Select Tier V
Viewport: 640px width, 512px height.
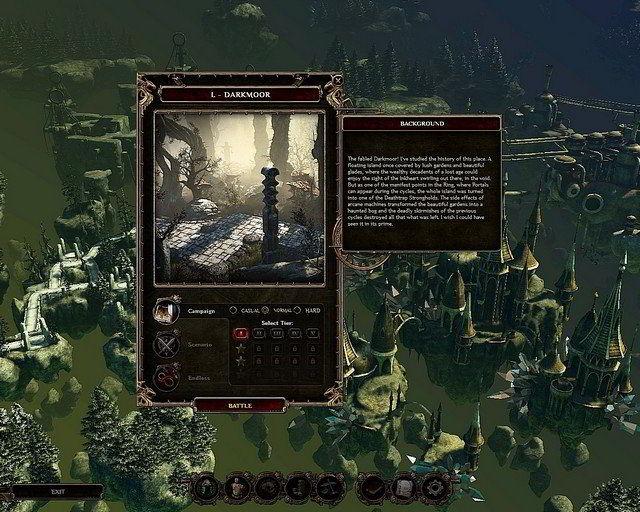pyautogui.click(x=311, y=333)
